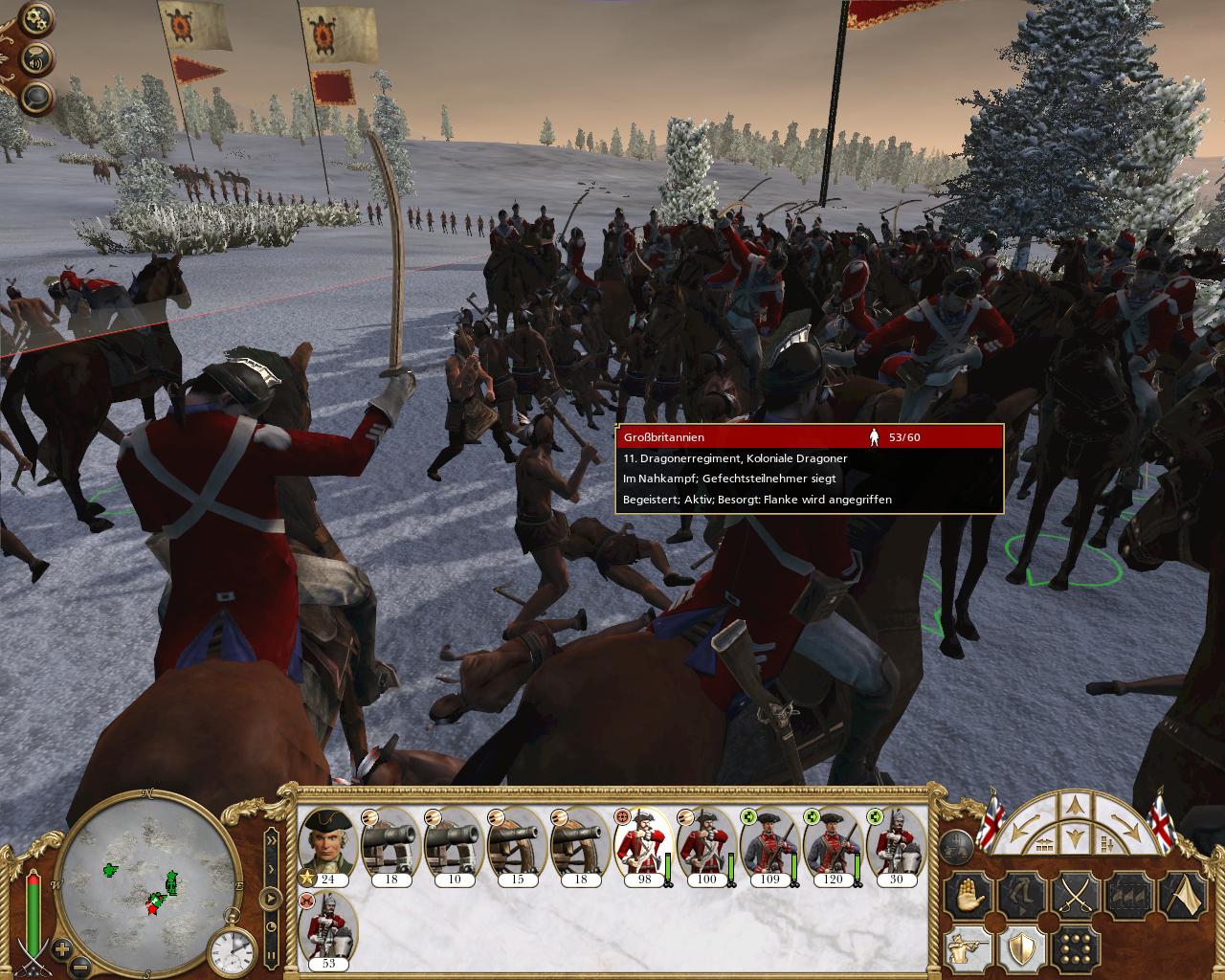
Task: Select the dragoon card with 53 men
Action: click(328, 930)
